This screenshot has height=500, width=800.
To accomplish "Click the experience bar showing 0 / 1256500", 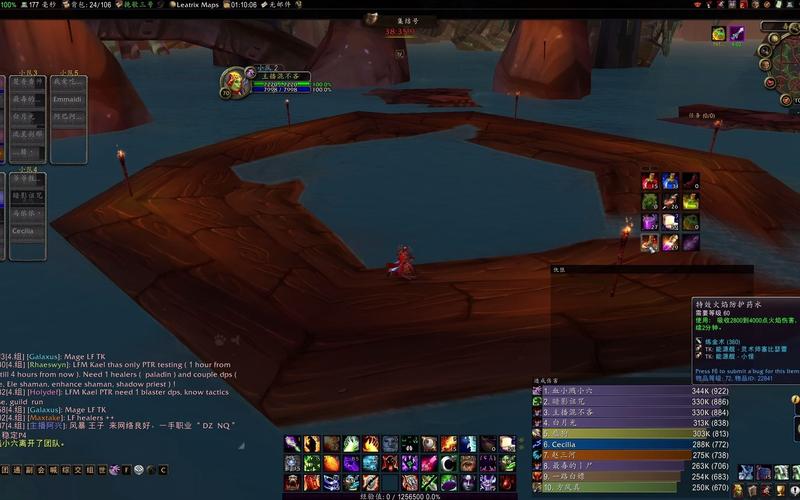I will tap(400, 495).
